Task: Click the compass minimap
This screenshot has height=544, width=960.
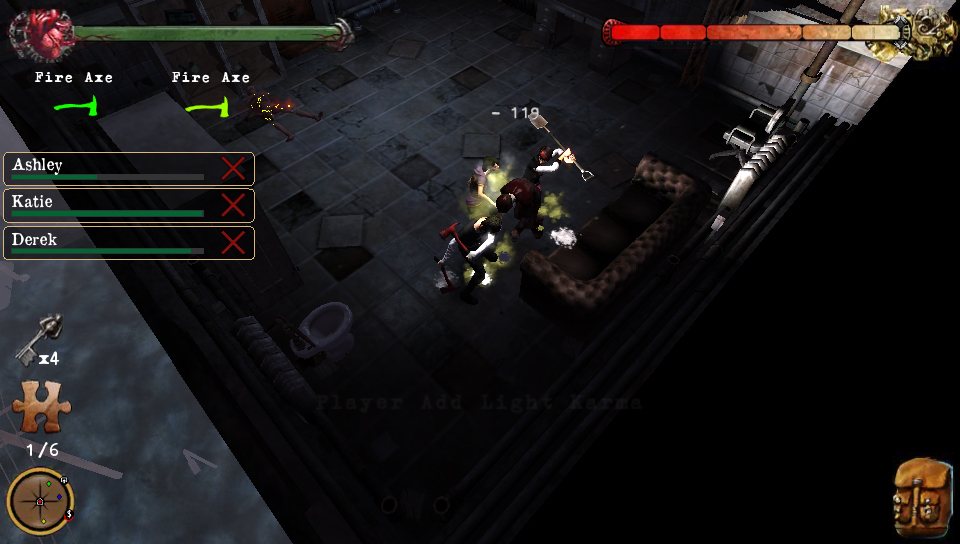Action: (x=40, y=500)
